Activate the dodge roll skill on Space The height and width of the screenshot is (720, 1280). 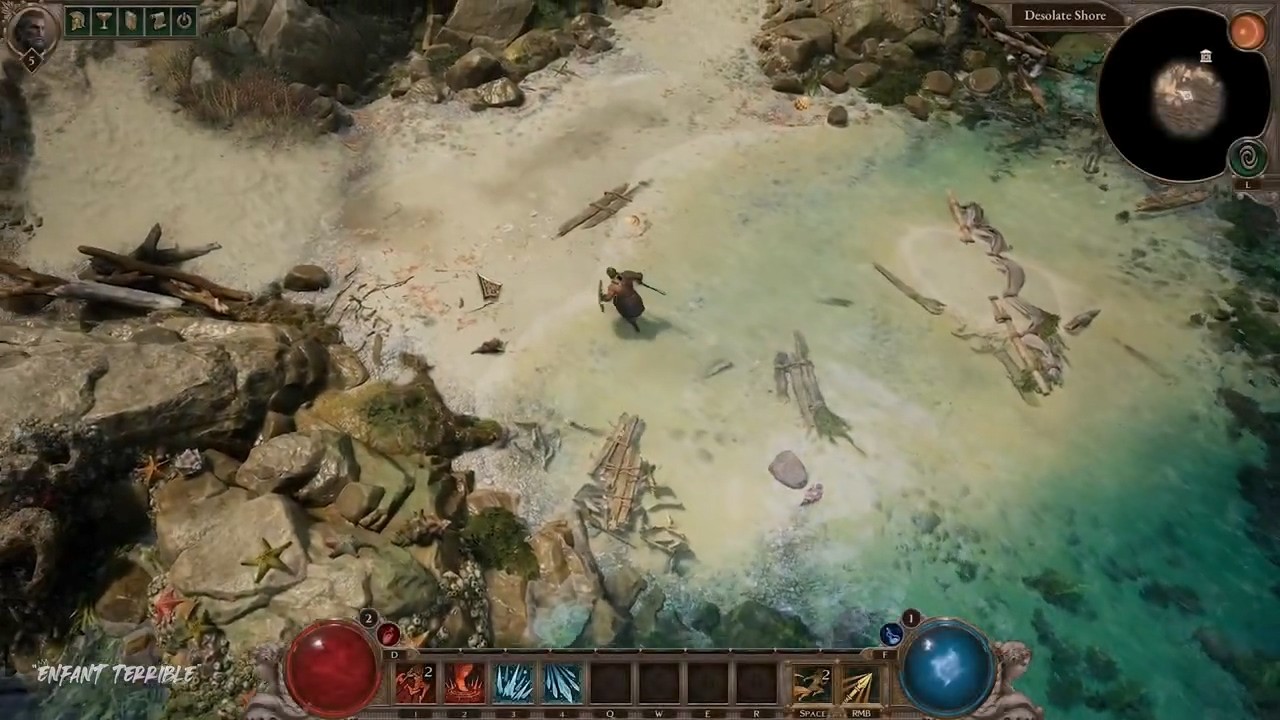click(x=812, y=685)
